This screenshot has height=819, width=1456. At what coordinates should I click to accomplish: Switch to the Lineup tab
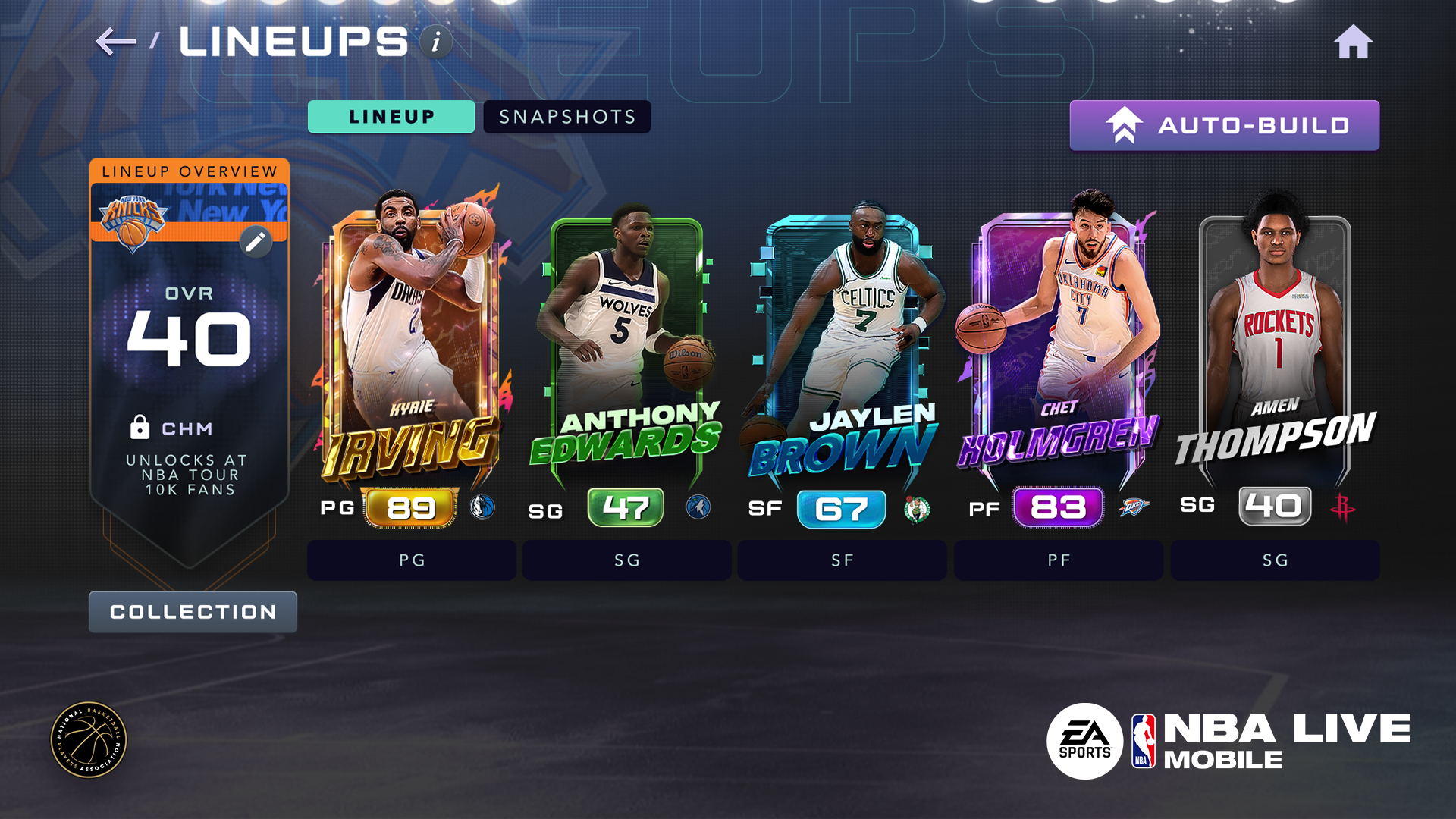(x=391, y=117)
